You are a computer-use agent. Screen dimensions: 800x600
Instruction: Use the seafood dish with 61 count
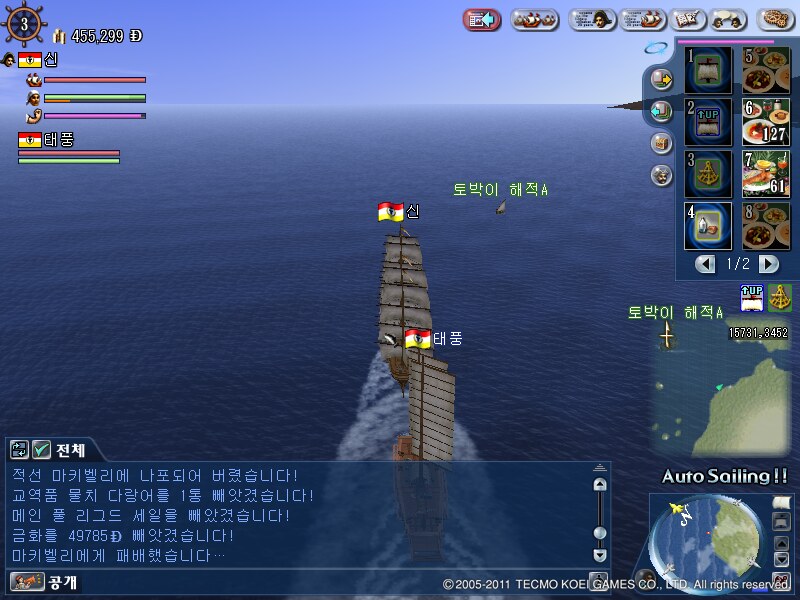[766, 174]
